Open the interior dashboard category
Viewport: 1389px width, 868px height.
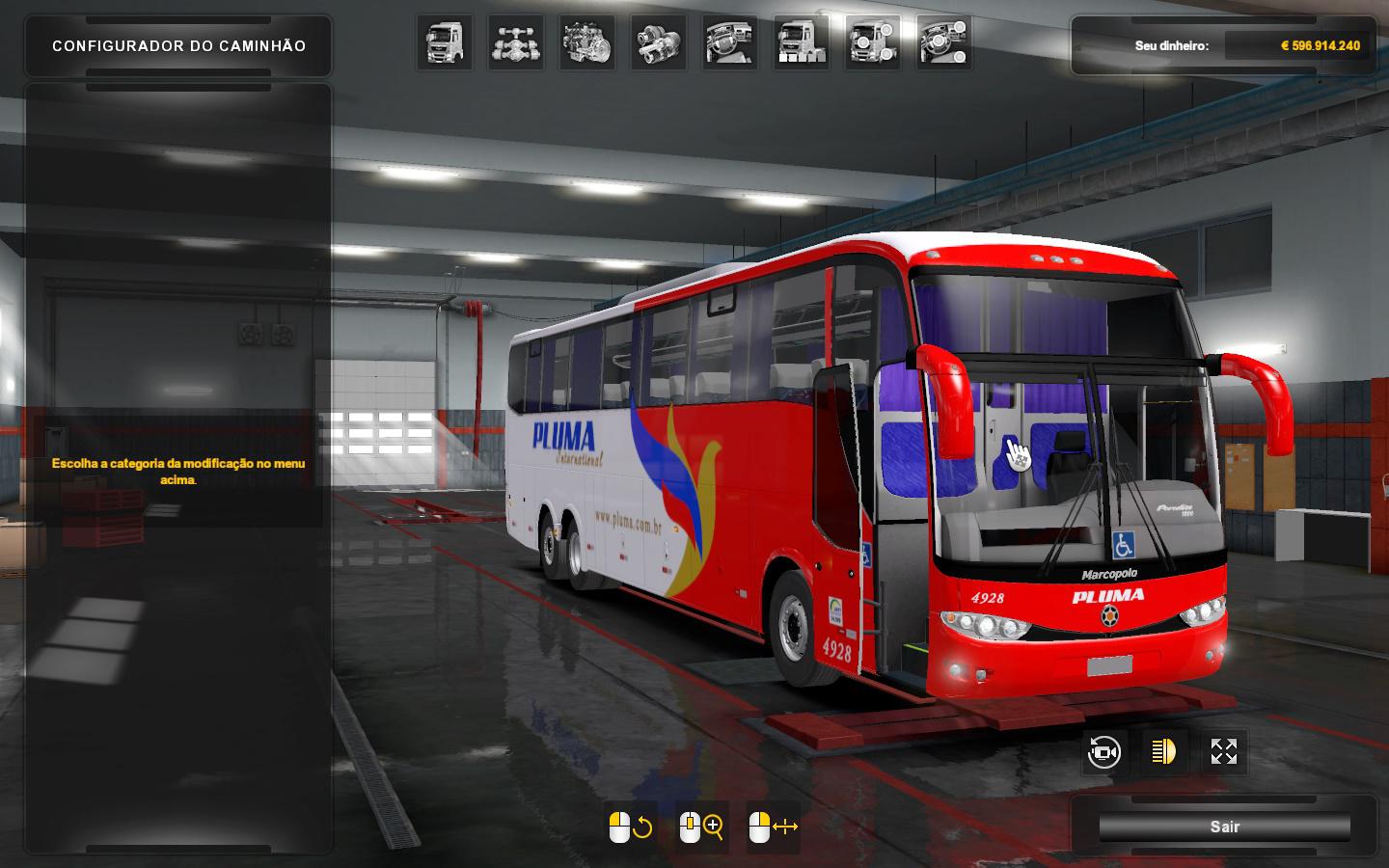click(x=728, y=45)
